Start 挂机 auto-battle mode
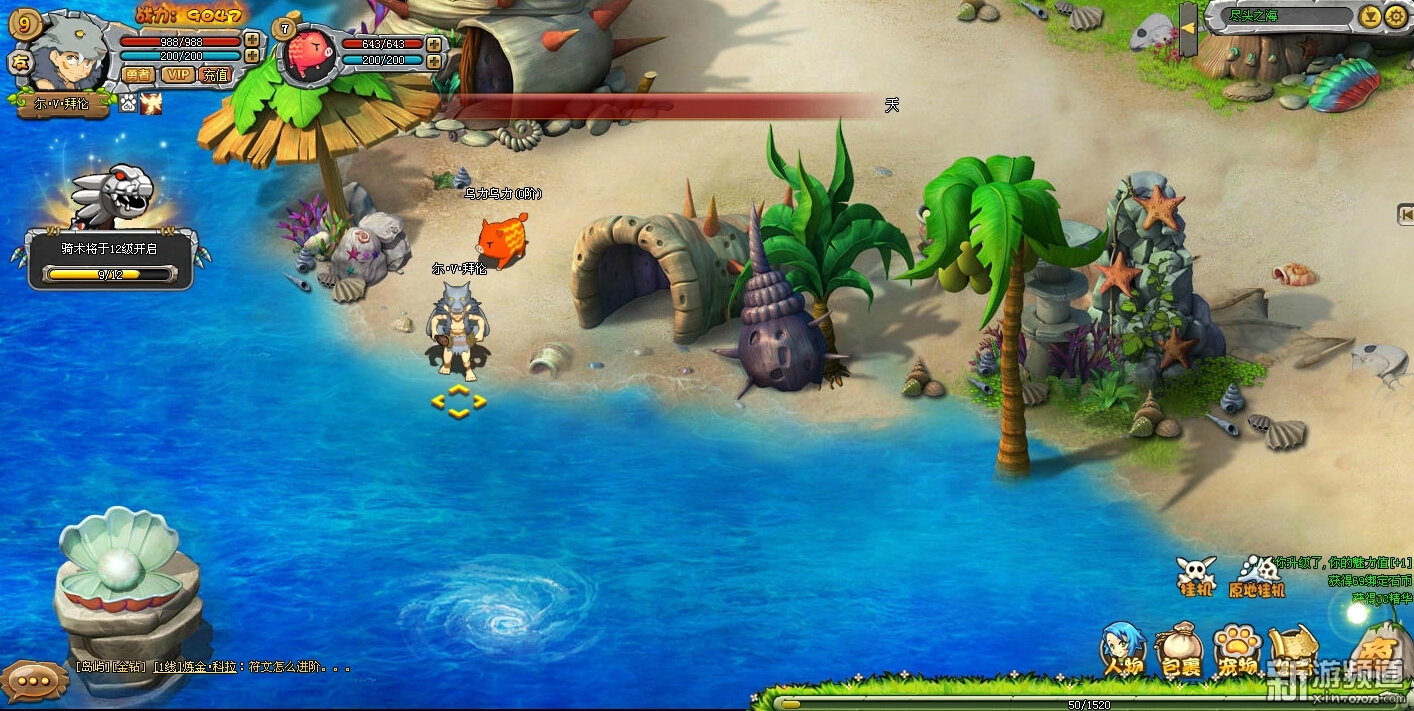The height and width of the screenshot is (711, 1414). tap(1197, 577)
